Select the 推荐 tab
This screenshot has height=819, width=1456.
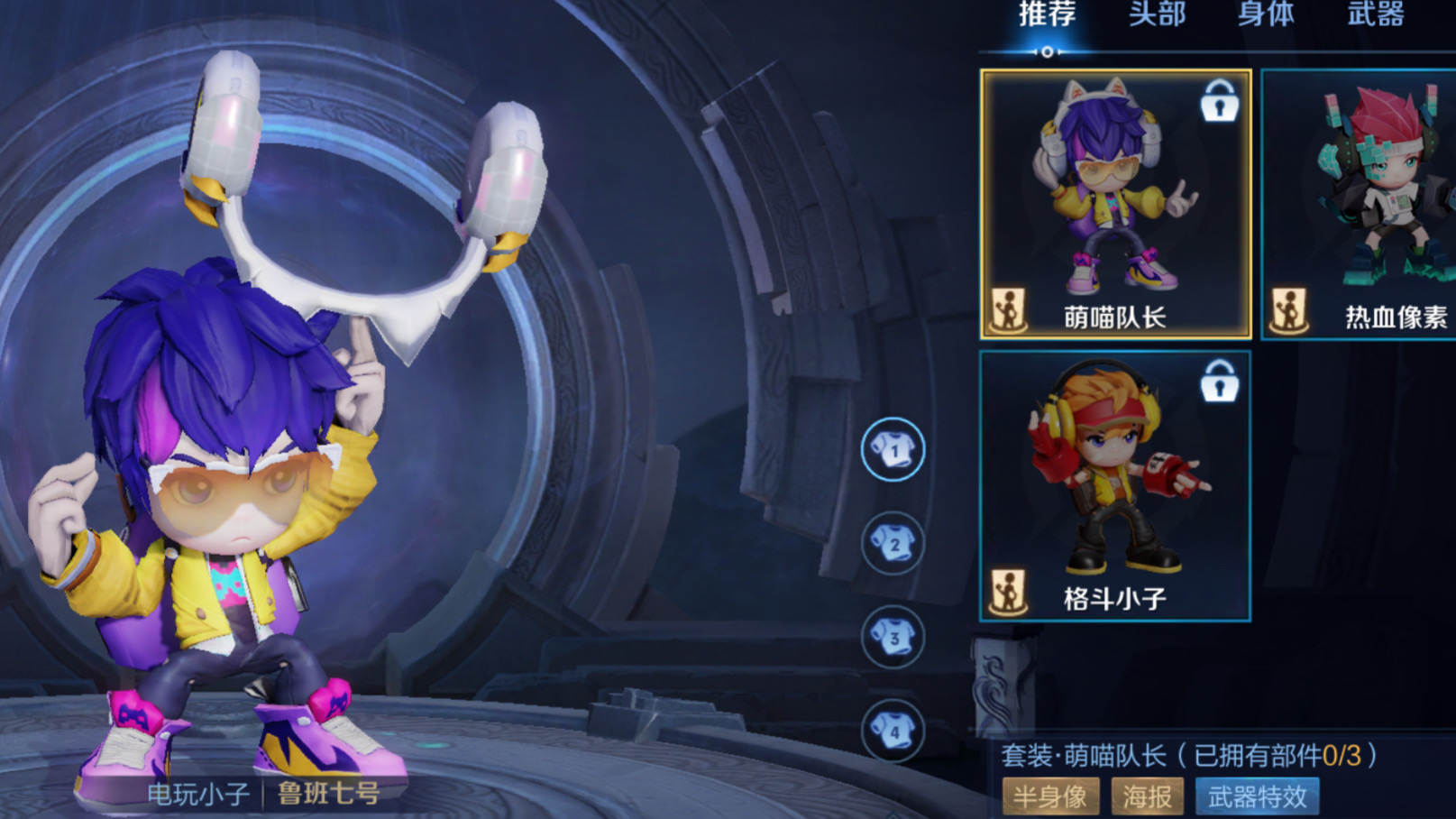click(x=1046, y=15)
